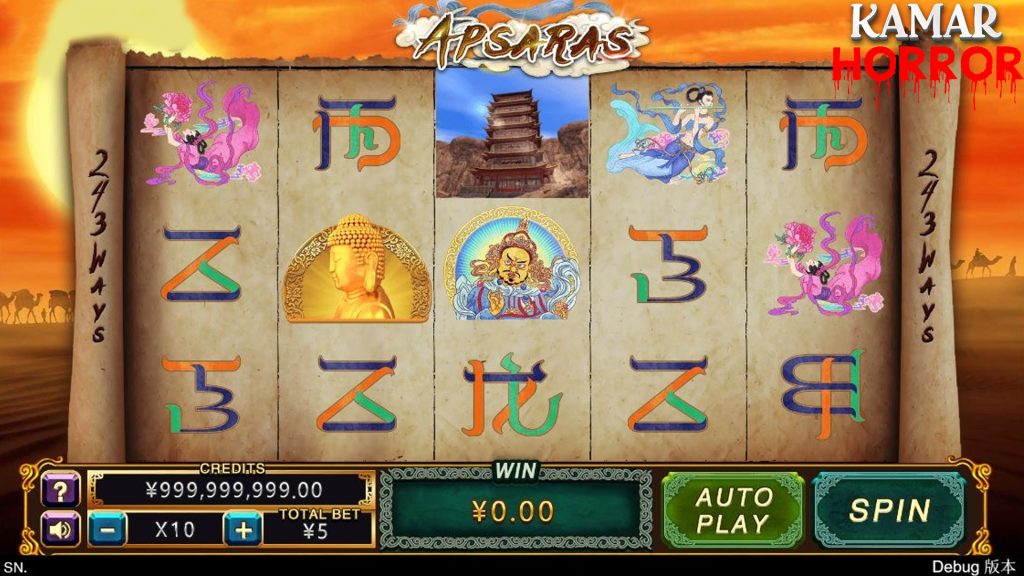Decrease the bet multiplier with minus

tap(108, 529)
